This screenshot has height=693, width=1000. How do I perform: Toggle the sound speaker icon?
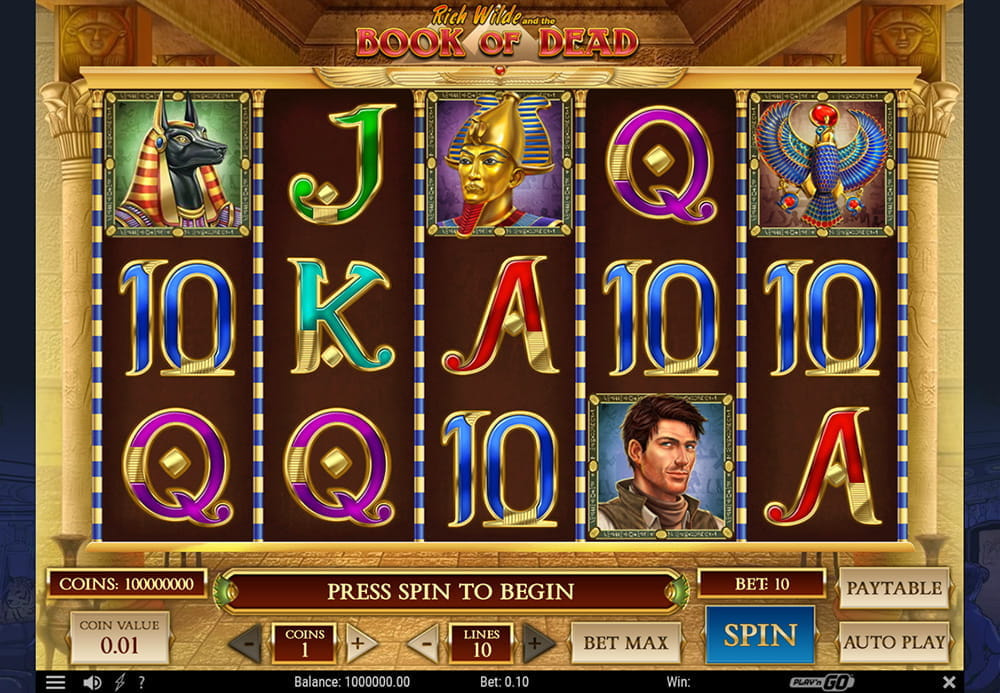click(92, 682)
